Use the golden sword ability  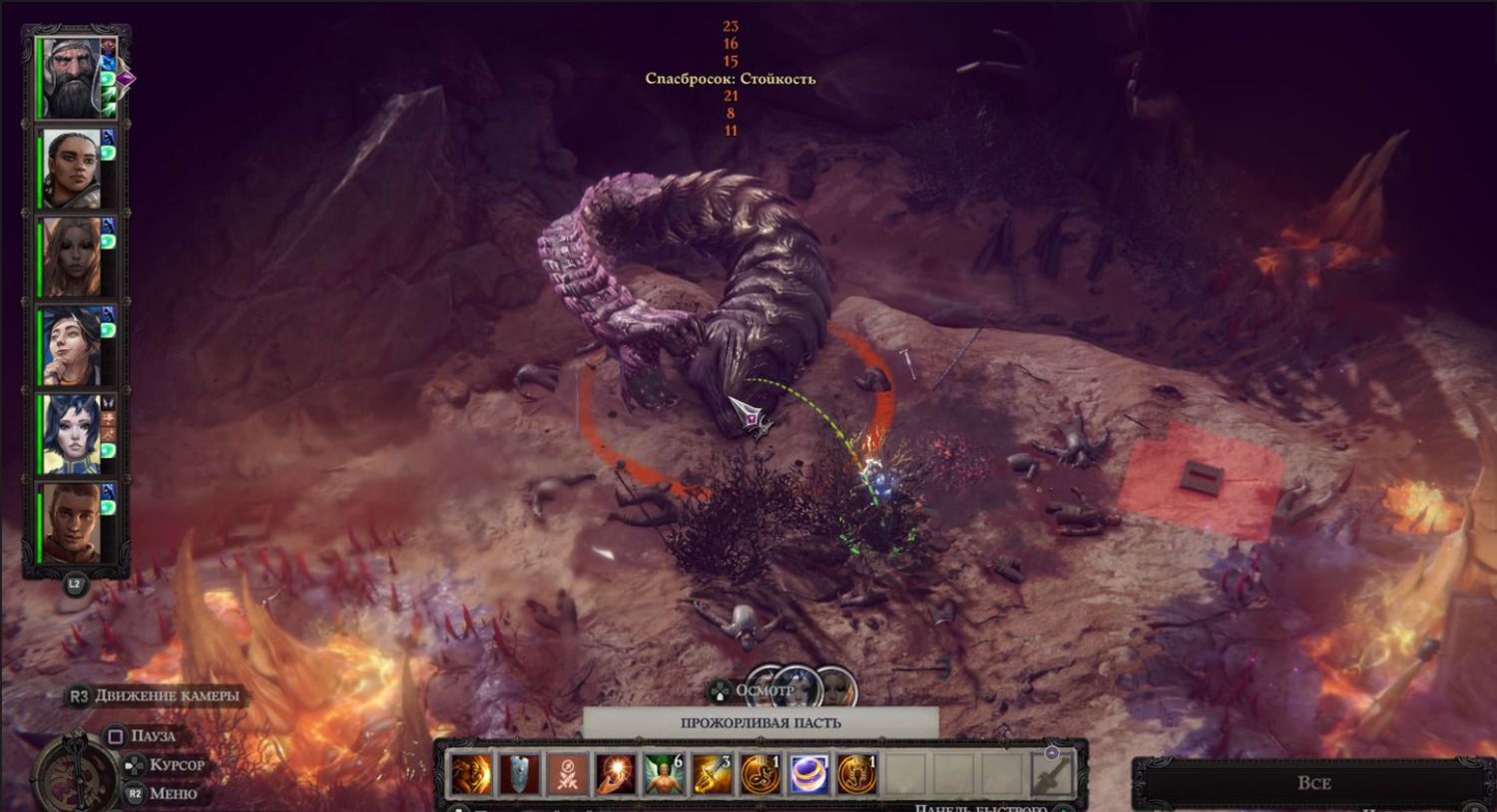tap(712, 775)
